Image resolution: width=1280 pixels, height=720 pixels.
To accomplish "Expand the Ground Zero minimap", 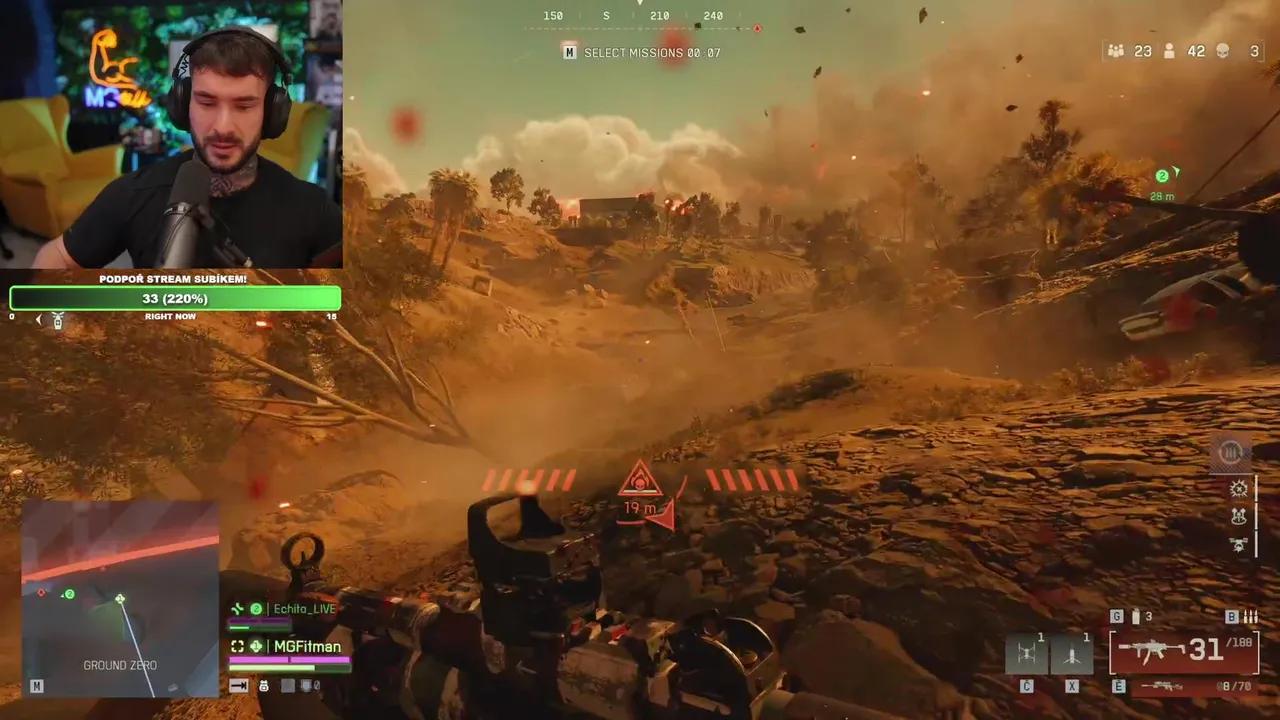I will click(120, 600).
